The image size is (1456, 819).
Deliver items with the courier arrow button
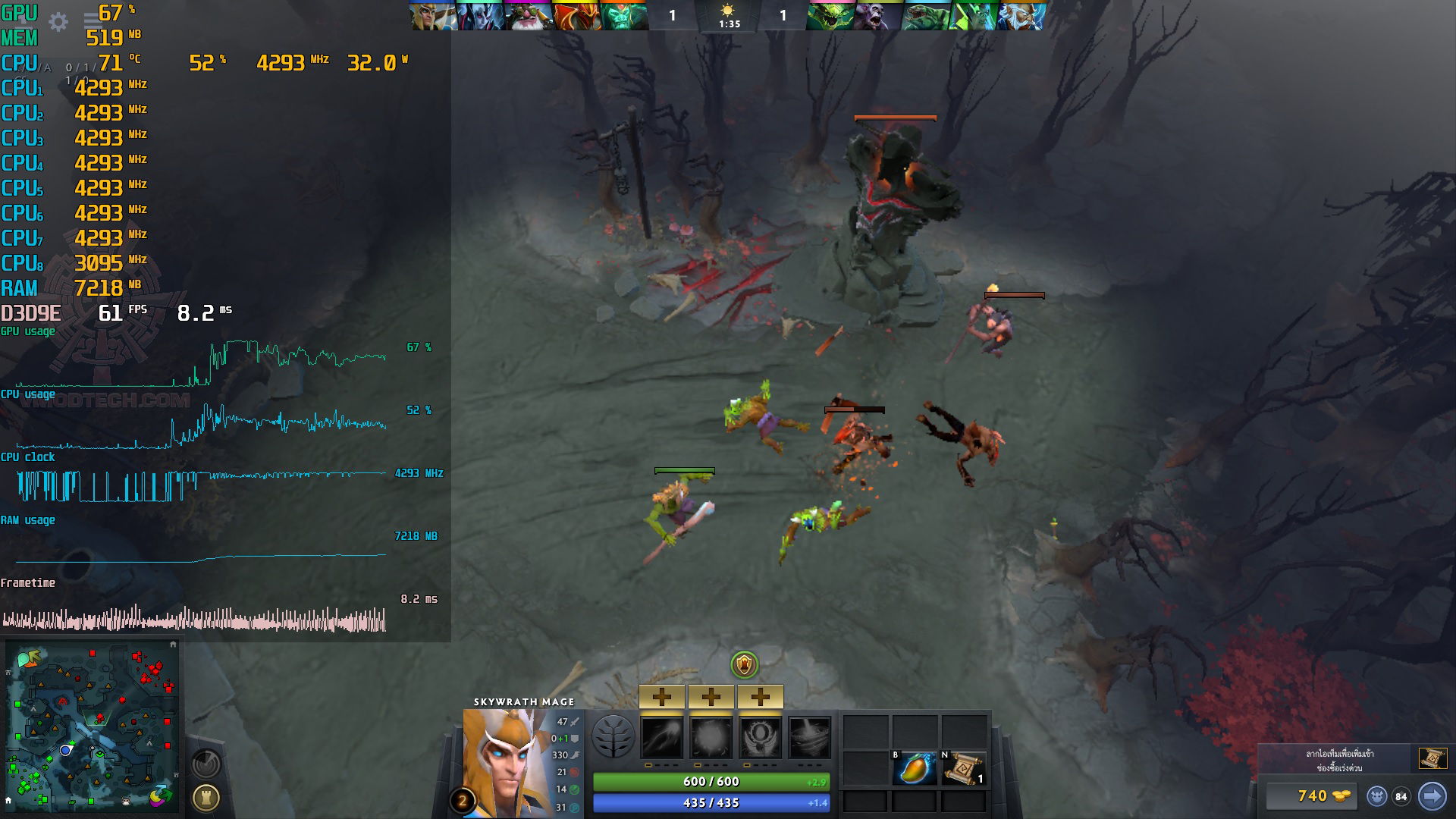1432,796
